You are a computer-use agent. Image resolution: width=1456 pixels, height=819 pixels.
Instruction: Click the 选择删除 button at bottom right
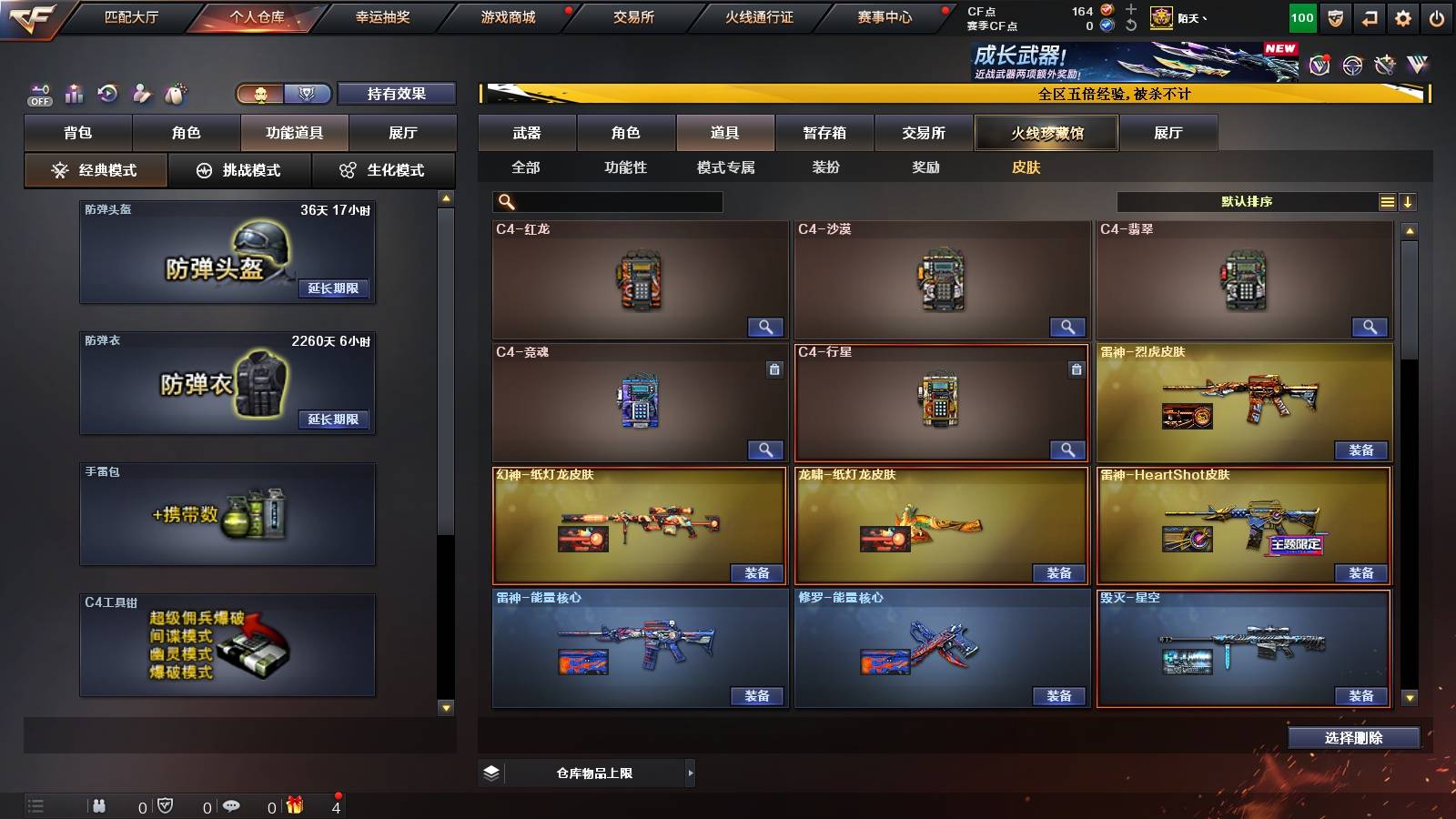pos(1353,738)
